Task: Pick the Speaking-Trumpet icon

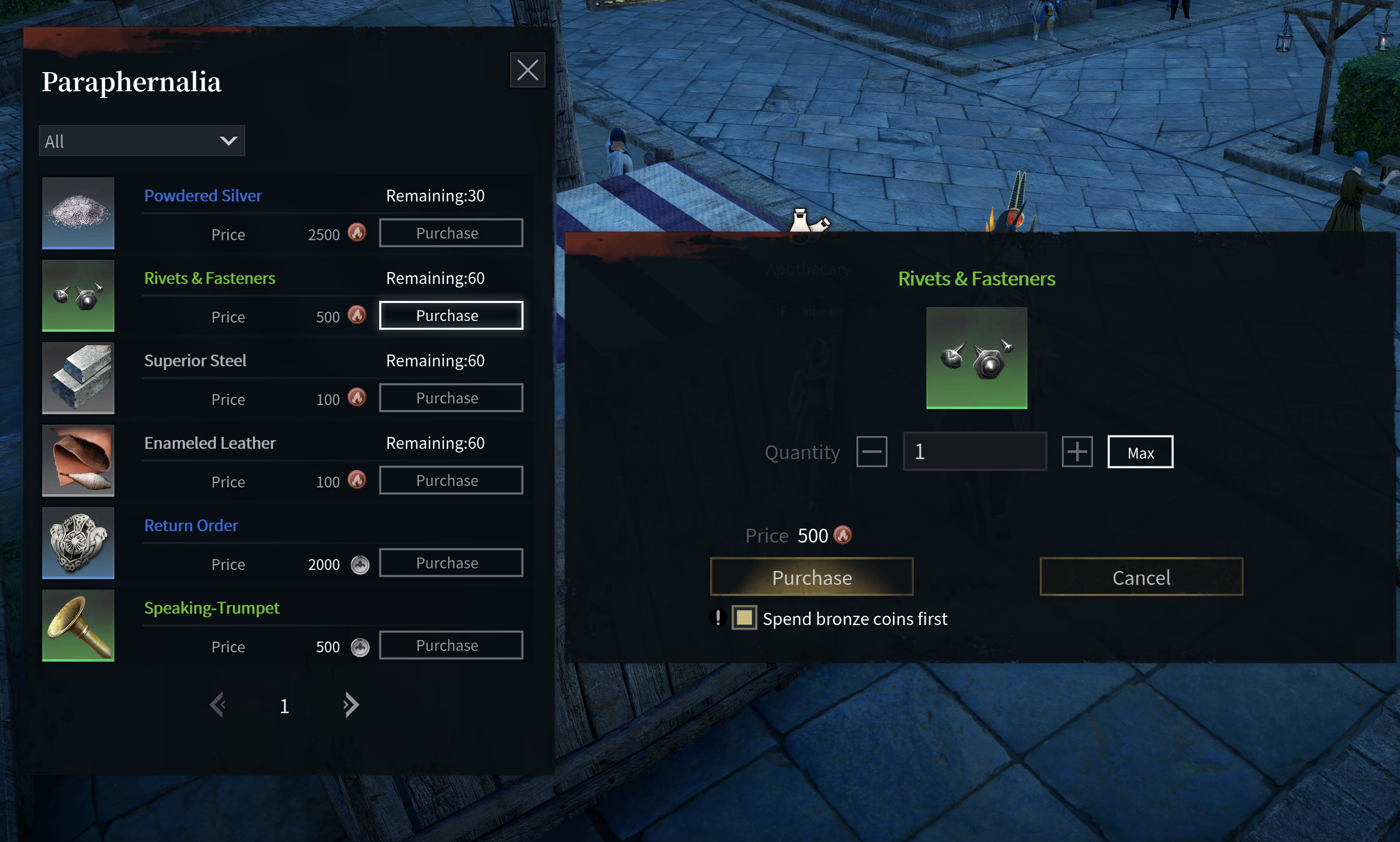Action: tap(78, 625)
